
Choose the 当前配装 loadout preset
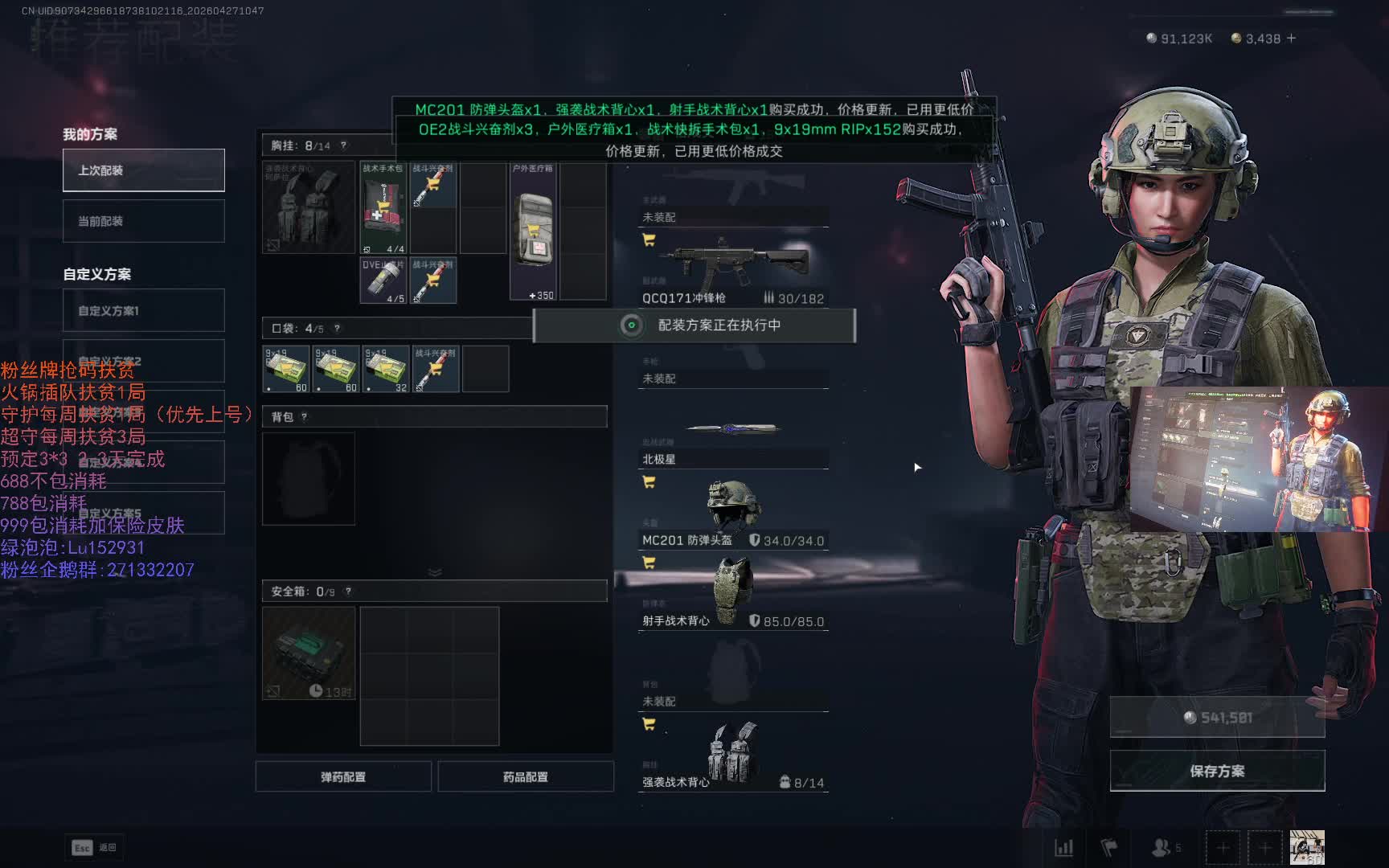click(x=144, y=221)
